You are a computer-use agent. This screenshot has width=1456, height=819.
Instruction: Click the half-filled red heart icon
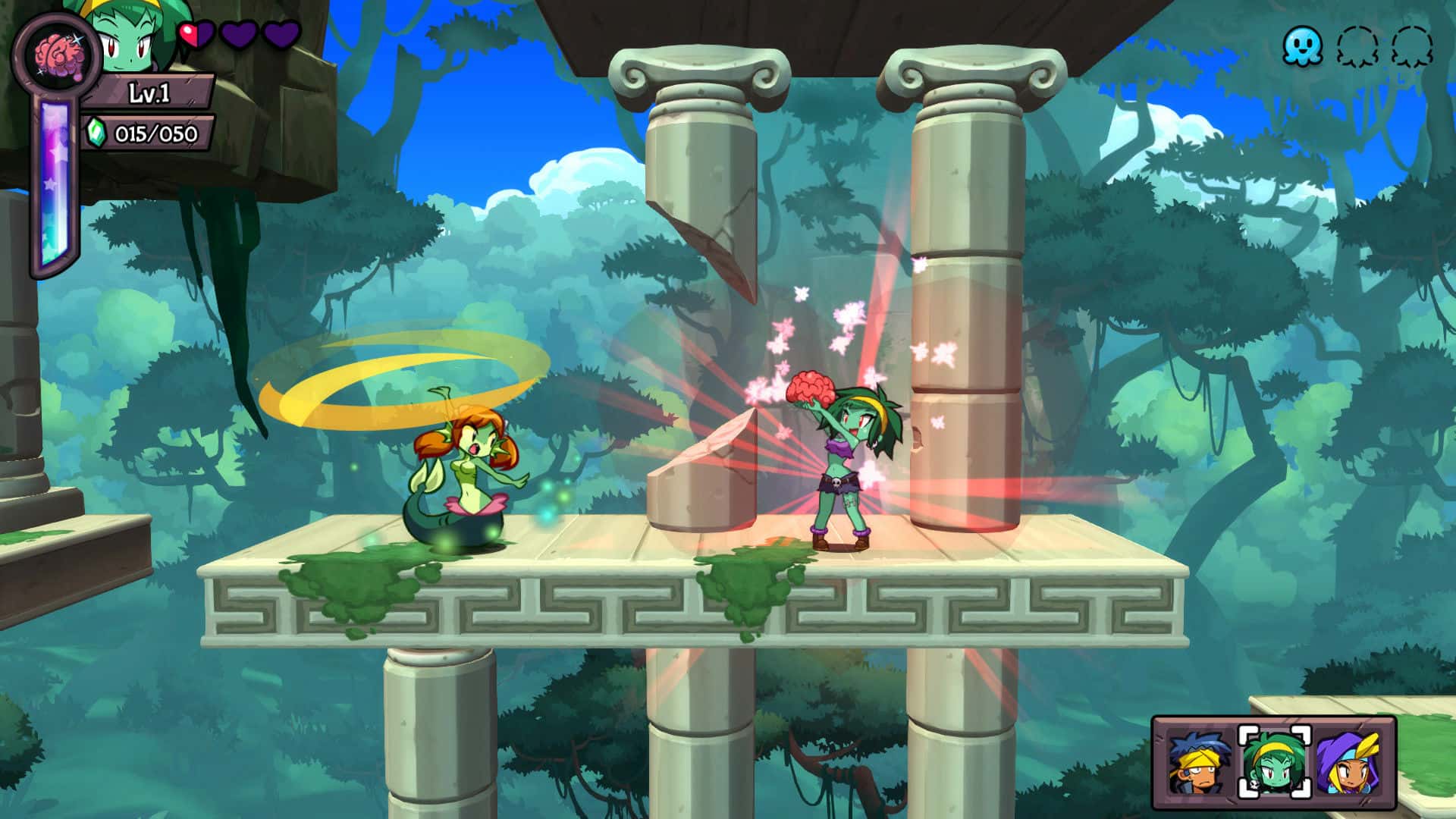click(x=193, y=34)
